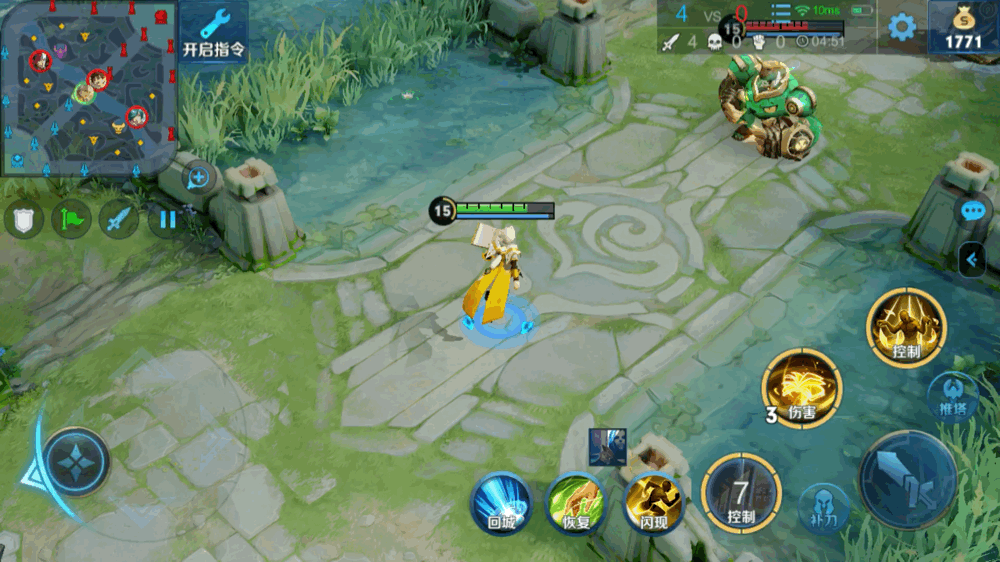Tap the magnifier plus icon beside the minimap
1000x562 pixels.
pyautogui.click(x=198, y=178)
